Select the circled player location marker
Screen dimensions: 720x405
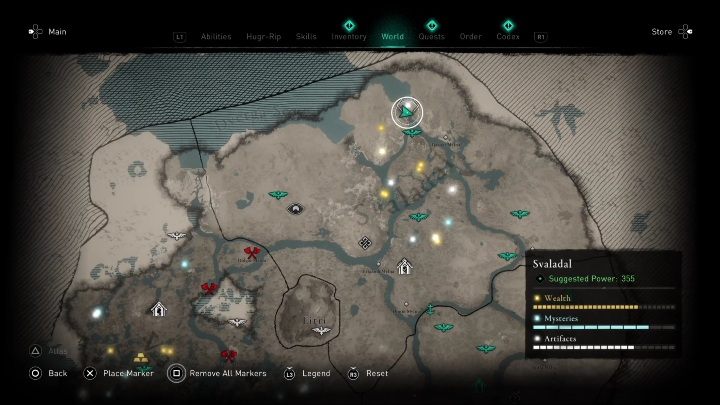pyautogui.click(x=407, y=112)
